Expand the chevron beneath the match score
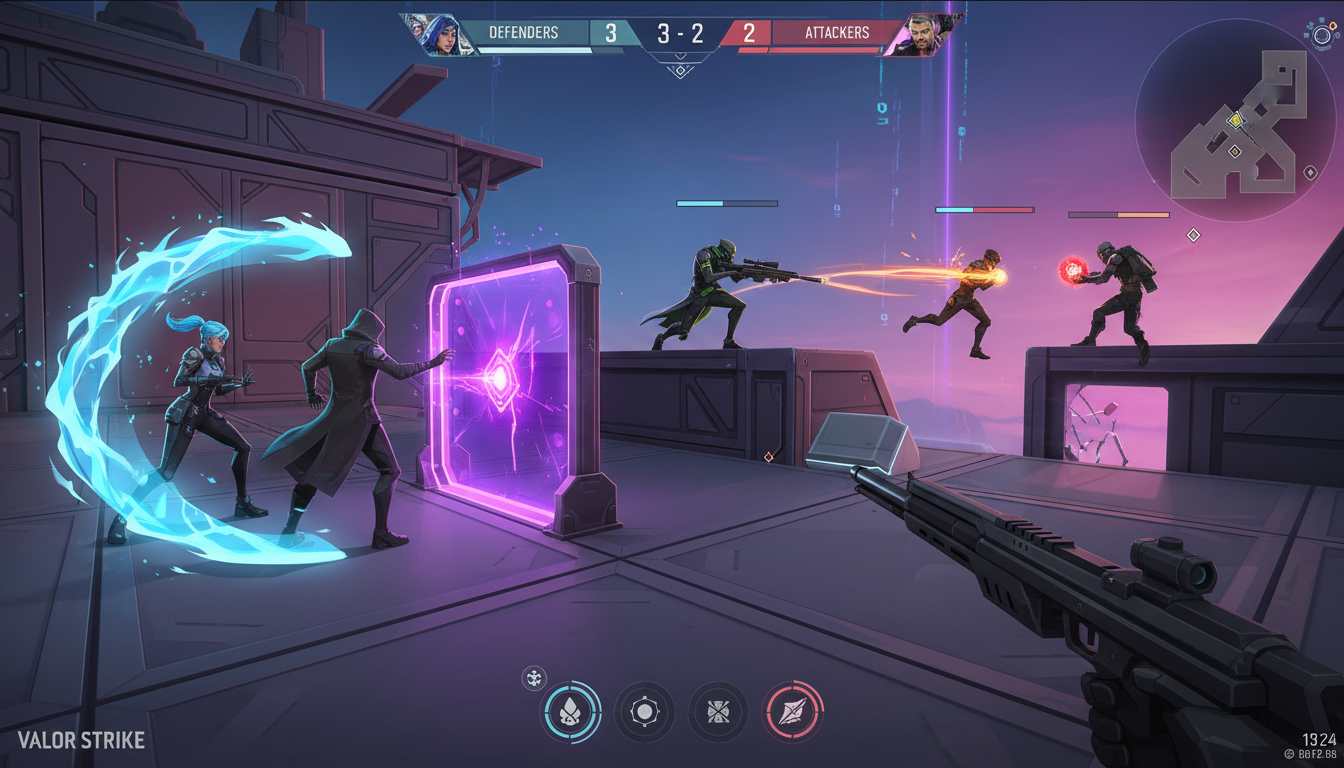Screen dimensions: 1344x768 point(679,55)
